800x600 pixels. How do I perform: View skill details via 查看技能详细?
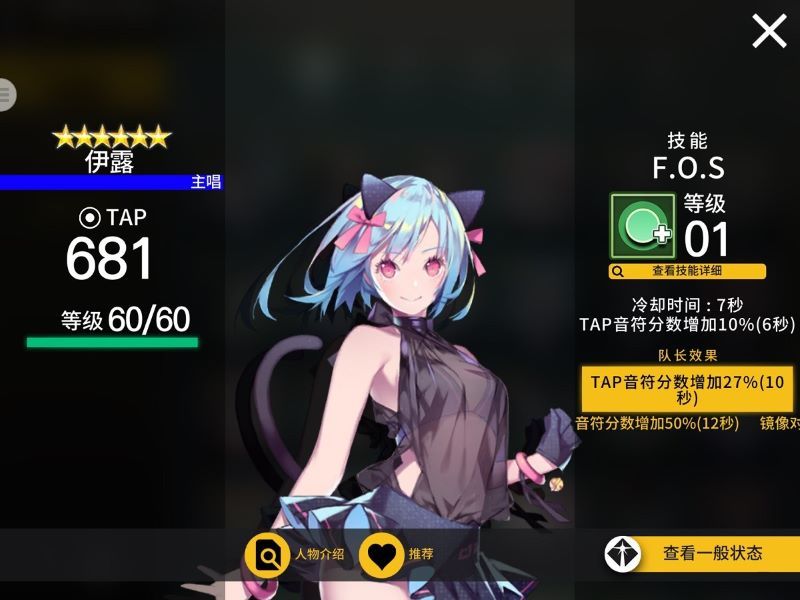click(687, 271)
